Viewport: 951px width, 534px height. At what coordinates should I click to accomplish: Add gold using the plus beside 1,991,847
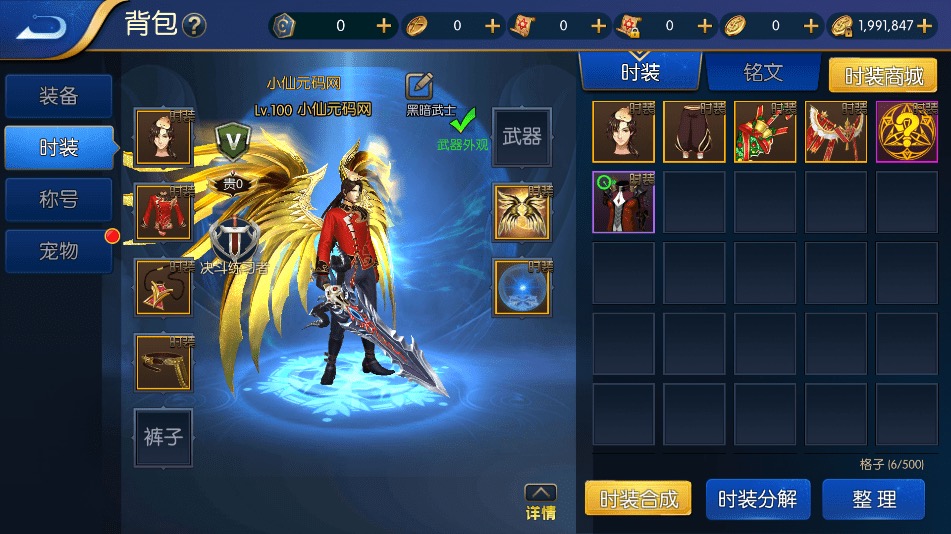pos(939,26)
